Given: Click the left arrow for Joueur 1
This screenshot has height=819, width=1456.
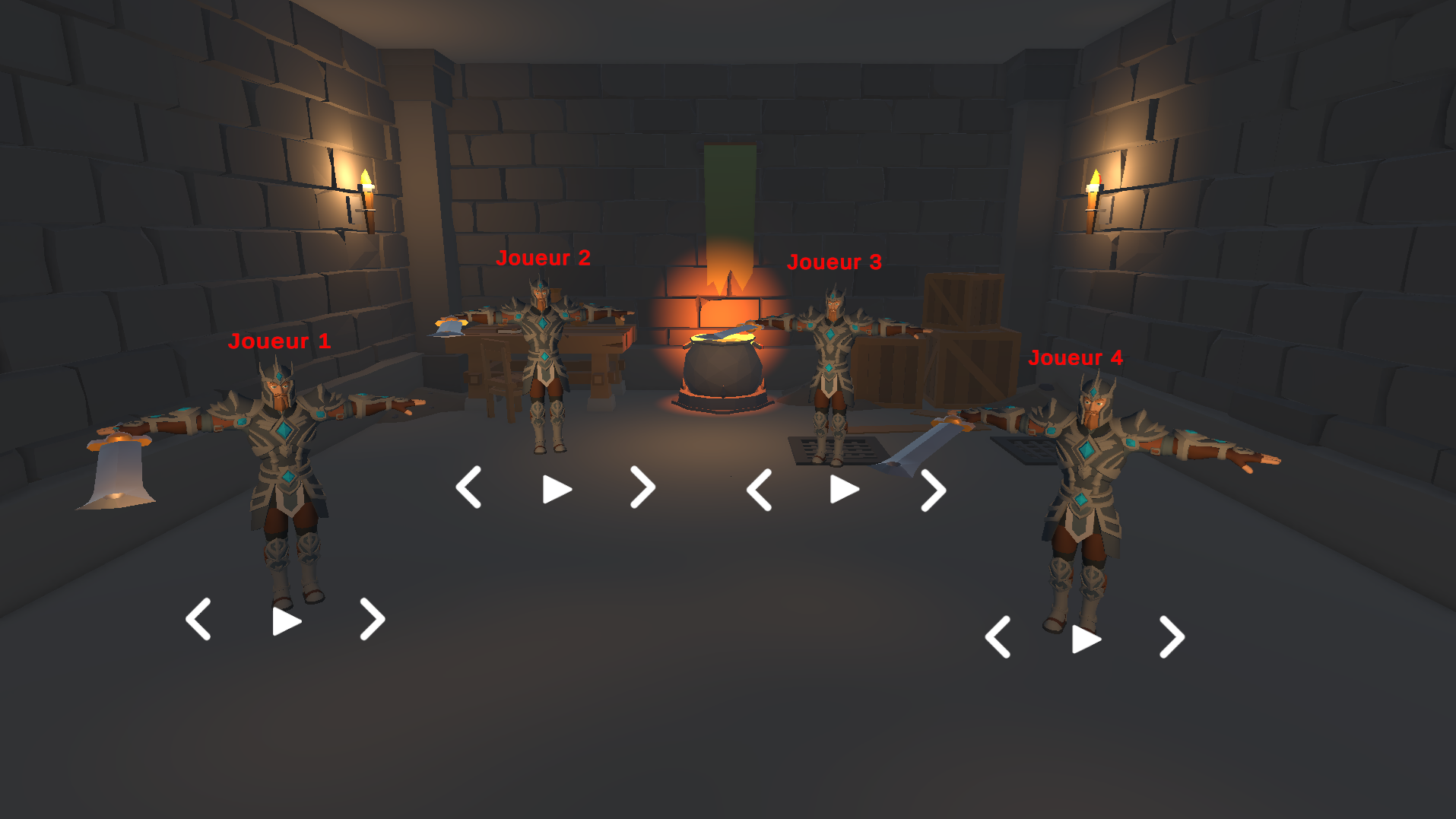Looking at the screenshot, I should click(199, 619).
